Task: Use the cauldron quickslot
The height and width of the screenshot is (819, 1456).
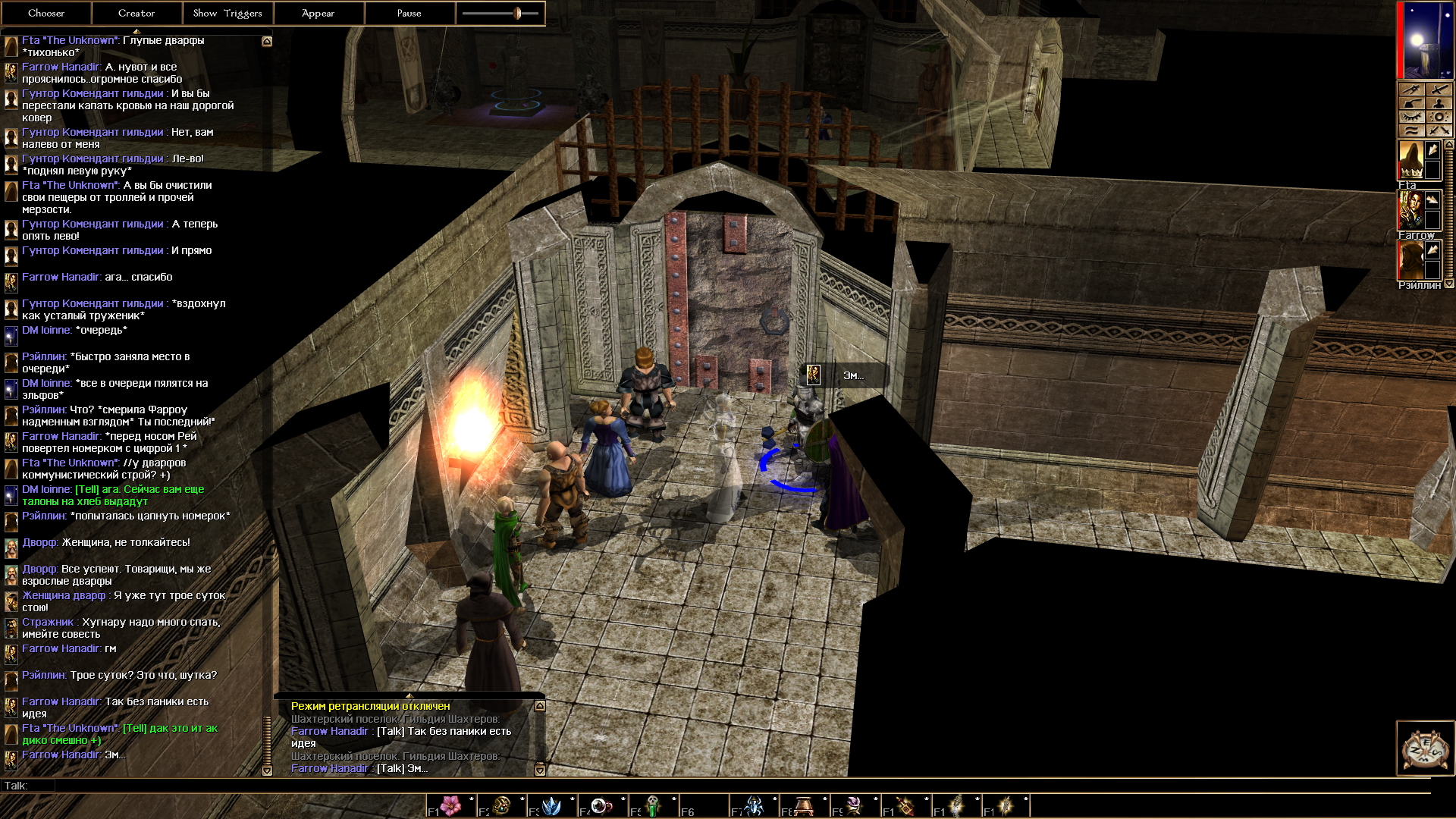Action: (804, 805)
